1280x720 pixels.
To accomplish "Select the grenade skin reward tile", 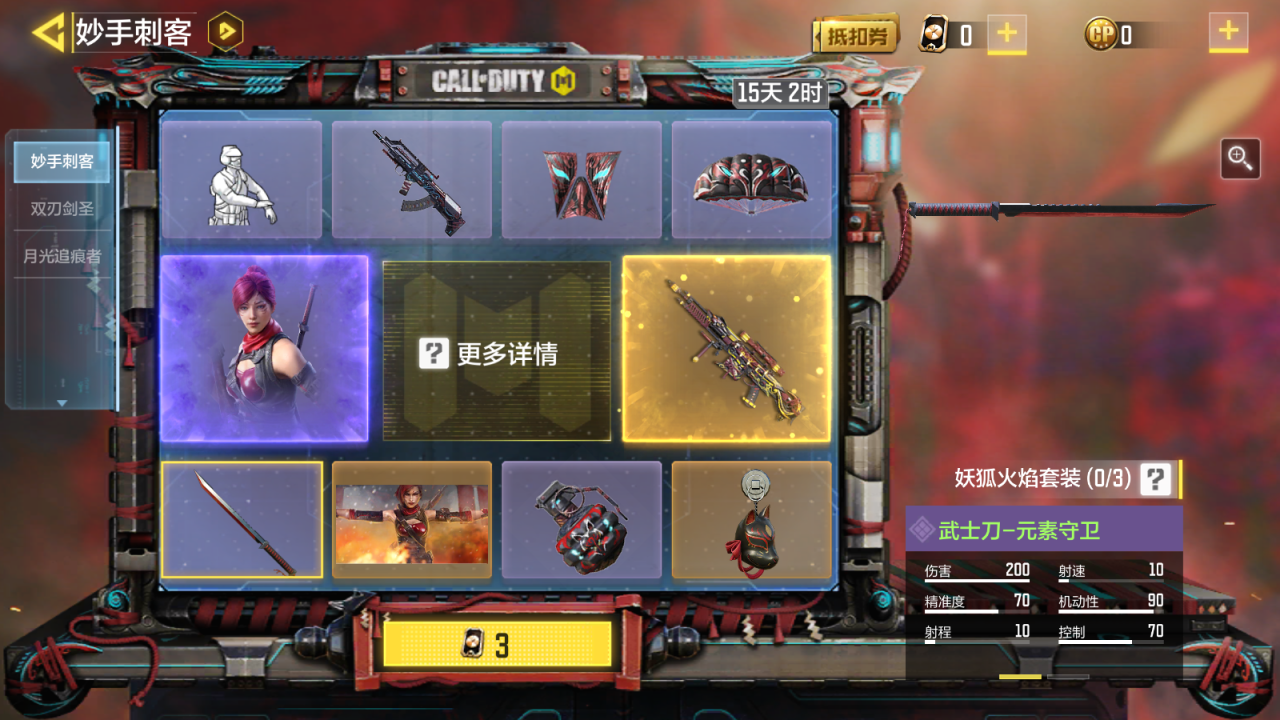I will pos(581,520).
